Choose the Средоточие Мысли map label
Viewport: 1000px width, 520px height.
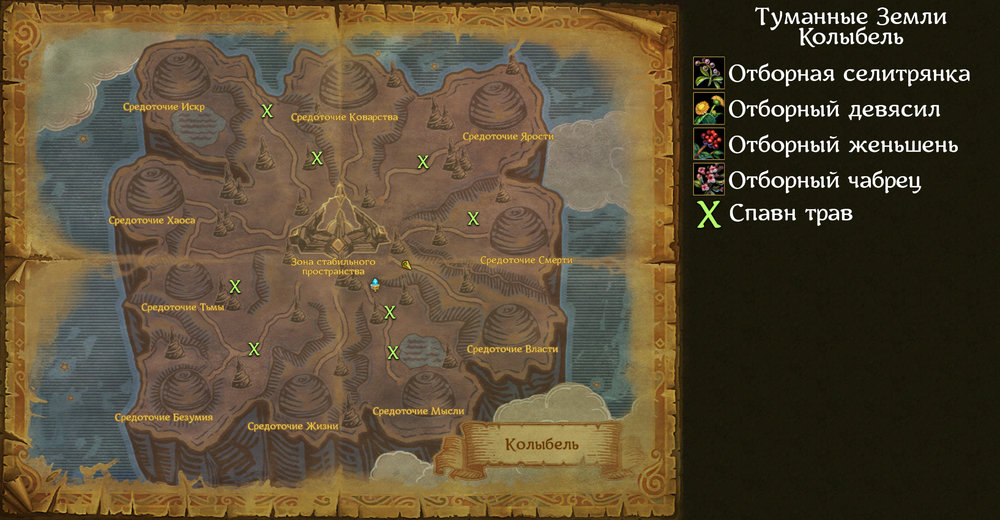pyautogui.click(x=416, y=411)
